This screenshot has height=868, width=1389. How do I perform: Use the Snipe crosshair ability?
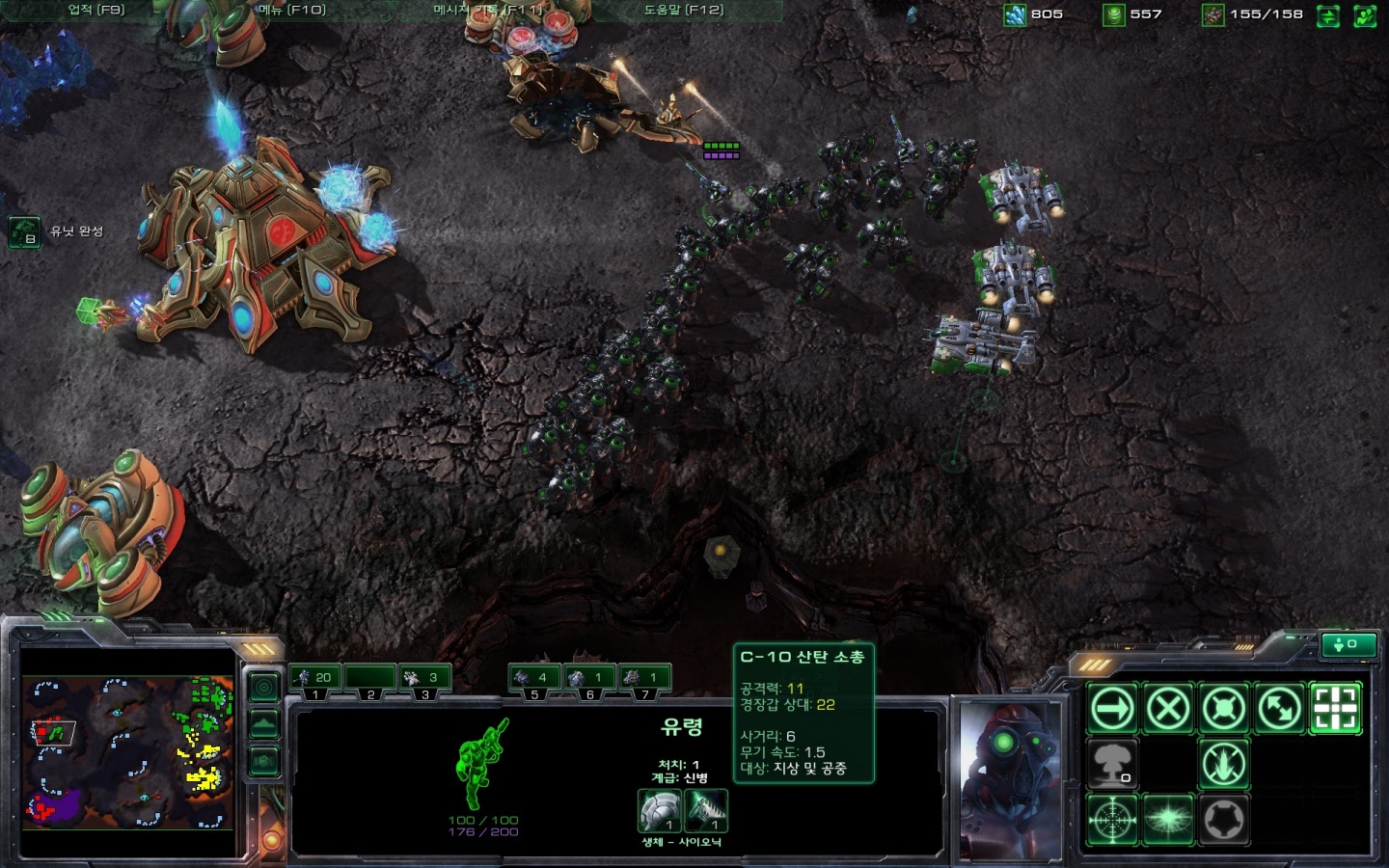point(1112,821)
